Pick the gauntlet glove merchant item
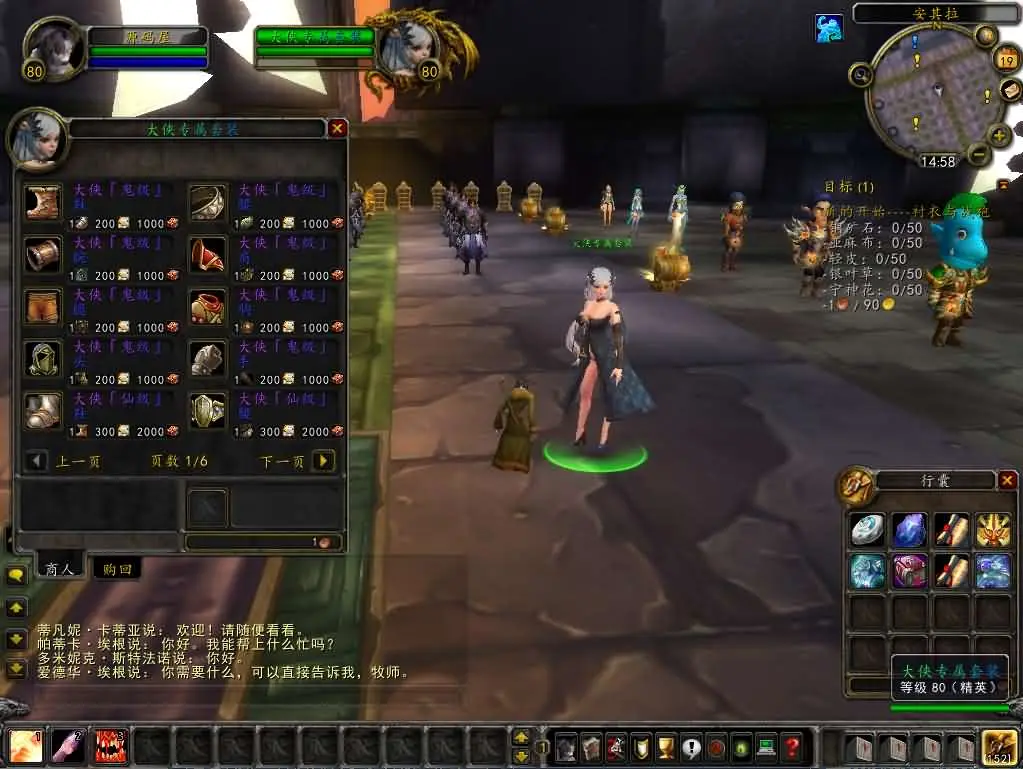Image resolution: width=1023 pixels, height=769 pixels. click(x=207, y=358)
